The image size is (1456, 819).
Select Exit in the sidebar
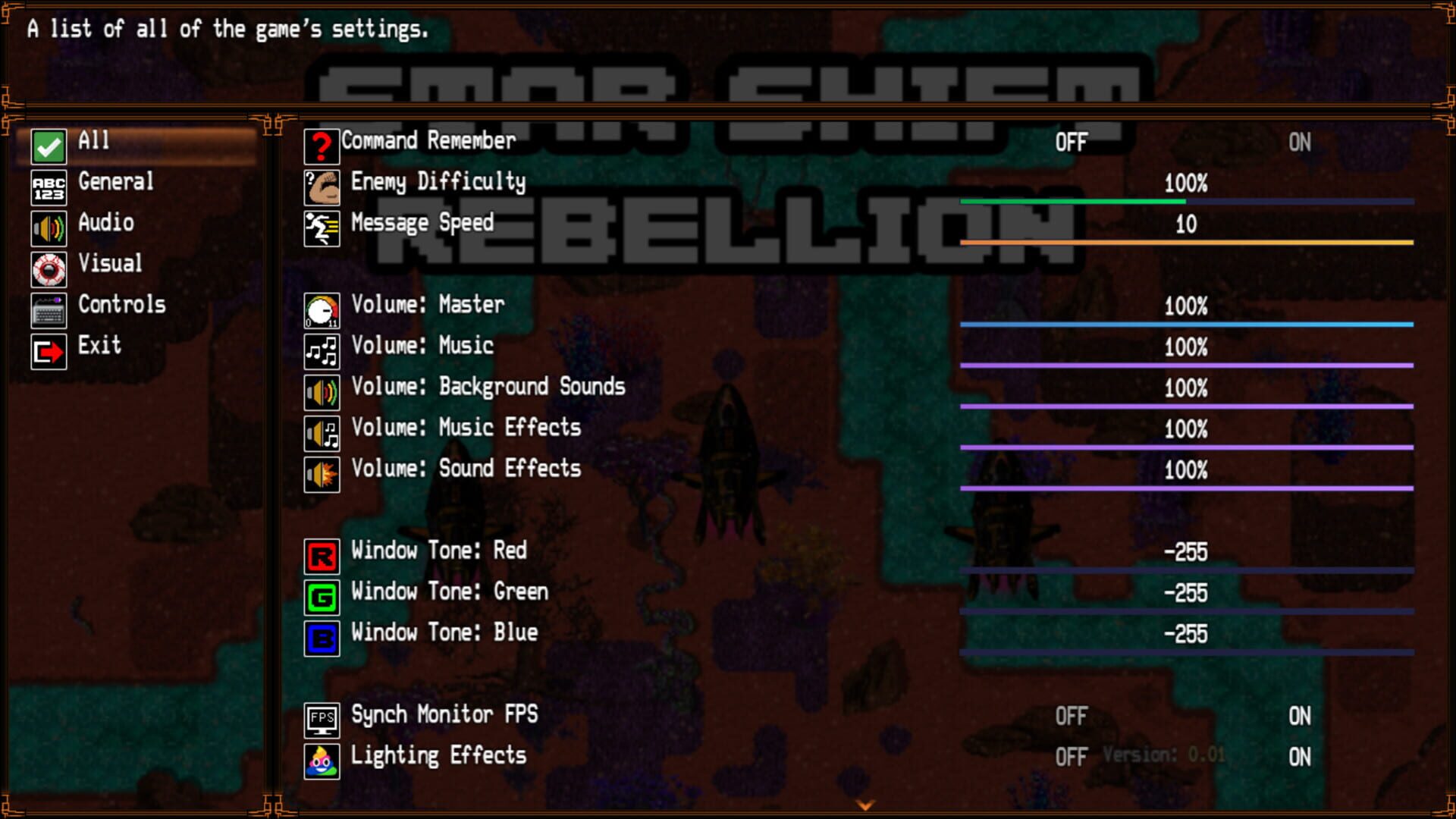coord(98,346)
